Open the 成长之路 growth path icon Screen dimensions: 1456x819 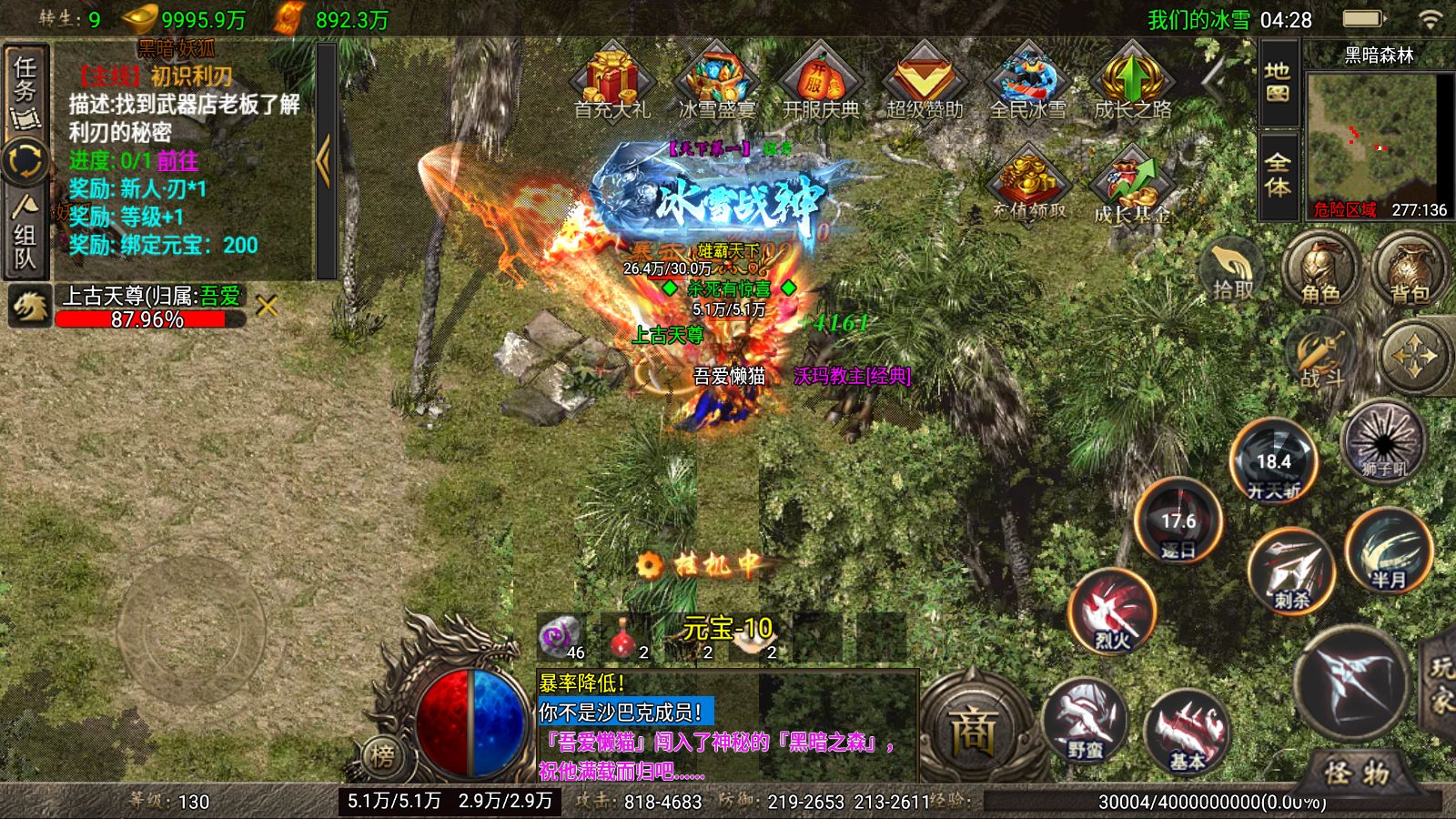pos(1132,84)
